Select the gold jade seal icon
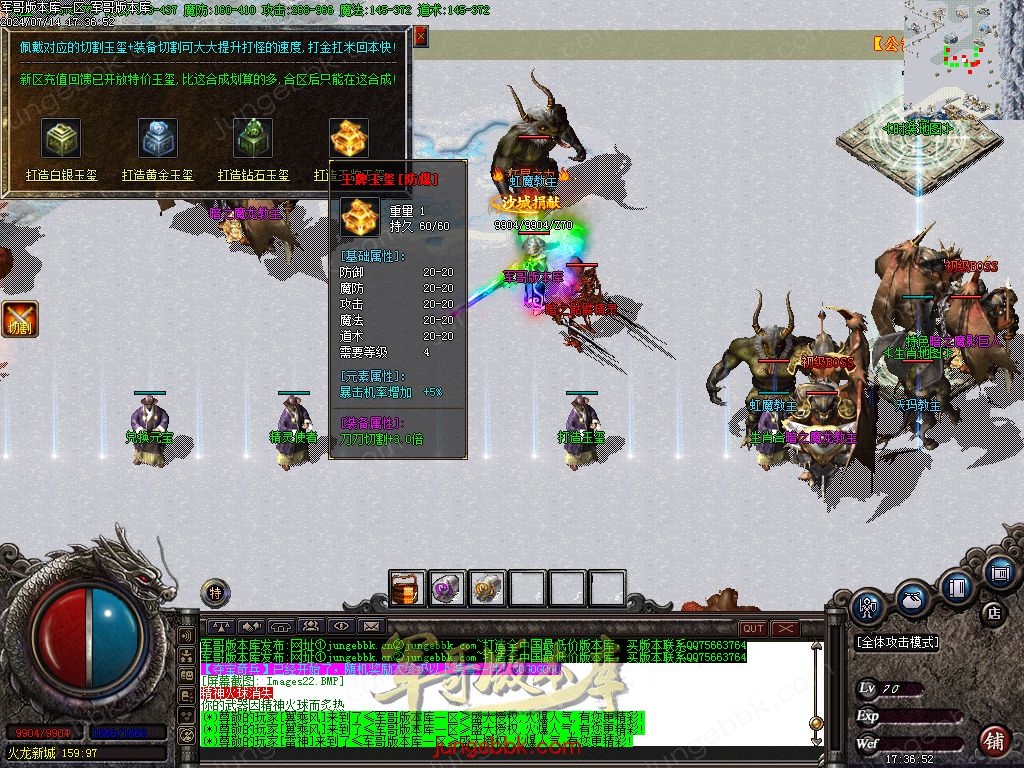Image resolution: width=1024 pixels, height=768 pixels. pyautogui.click(x=158, y=139)
